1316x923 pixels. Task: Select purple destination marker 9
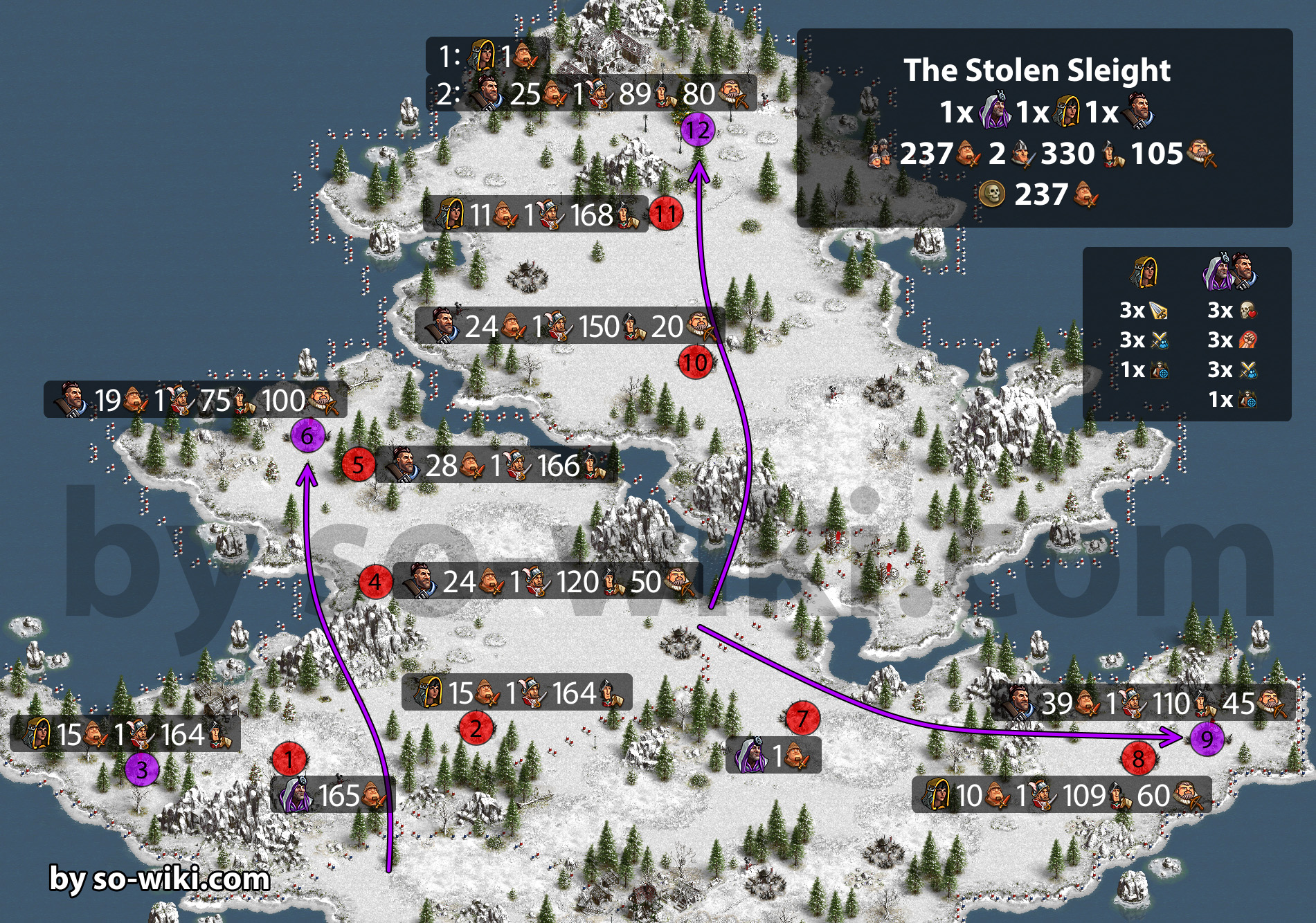tap(1207, 739)
